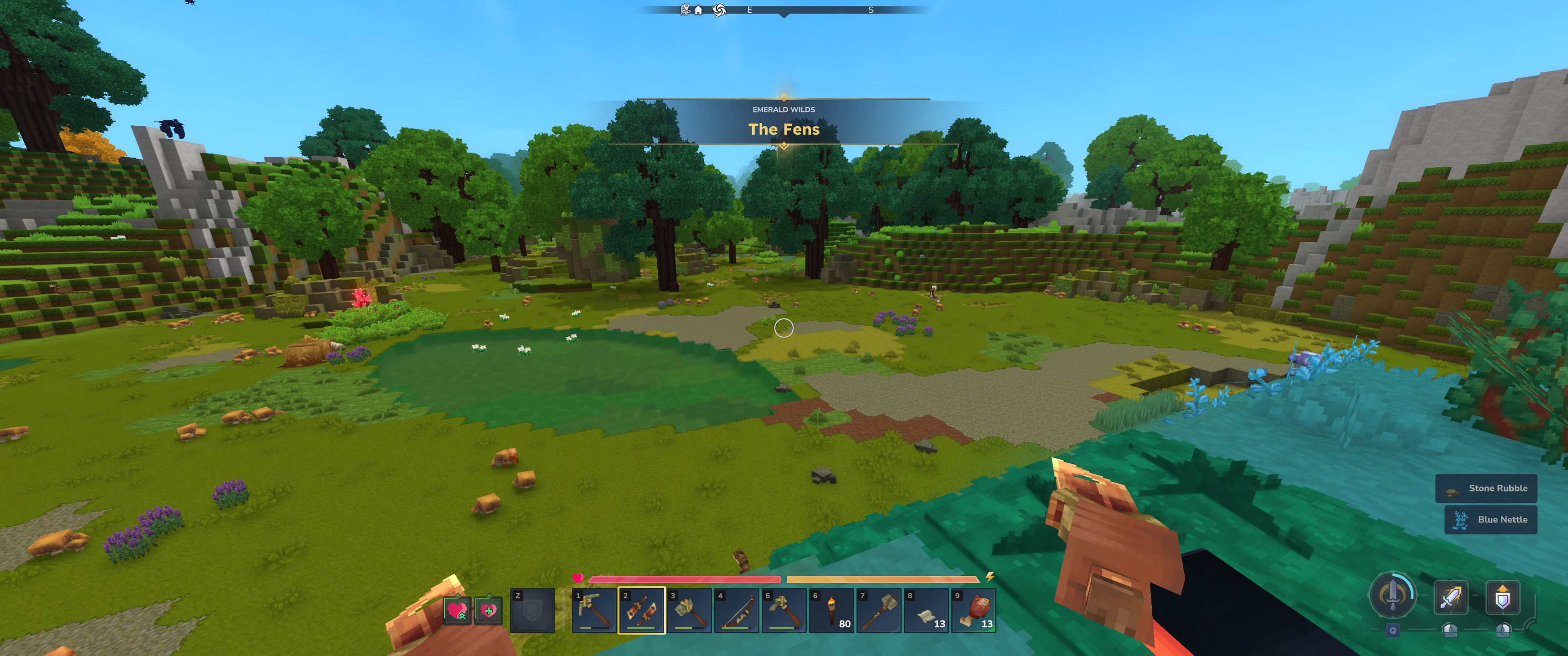This screenshot has height=656, width=1568.
Task: Click the empty shield utility slot
Action: pyautogui.click(x=532, y=610)
